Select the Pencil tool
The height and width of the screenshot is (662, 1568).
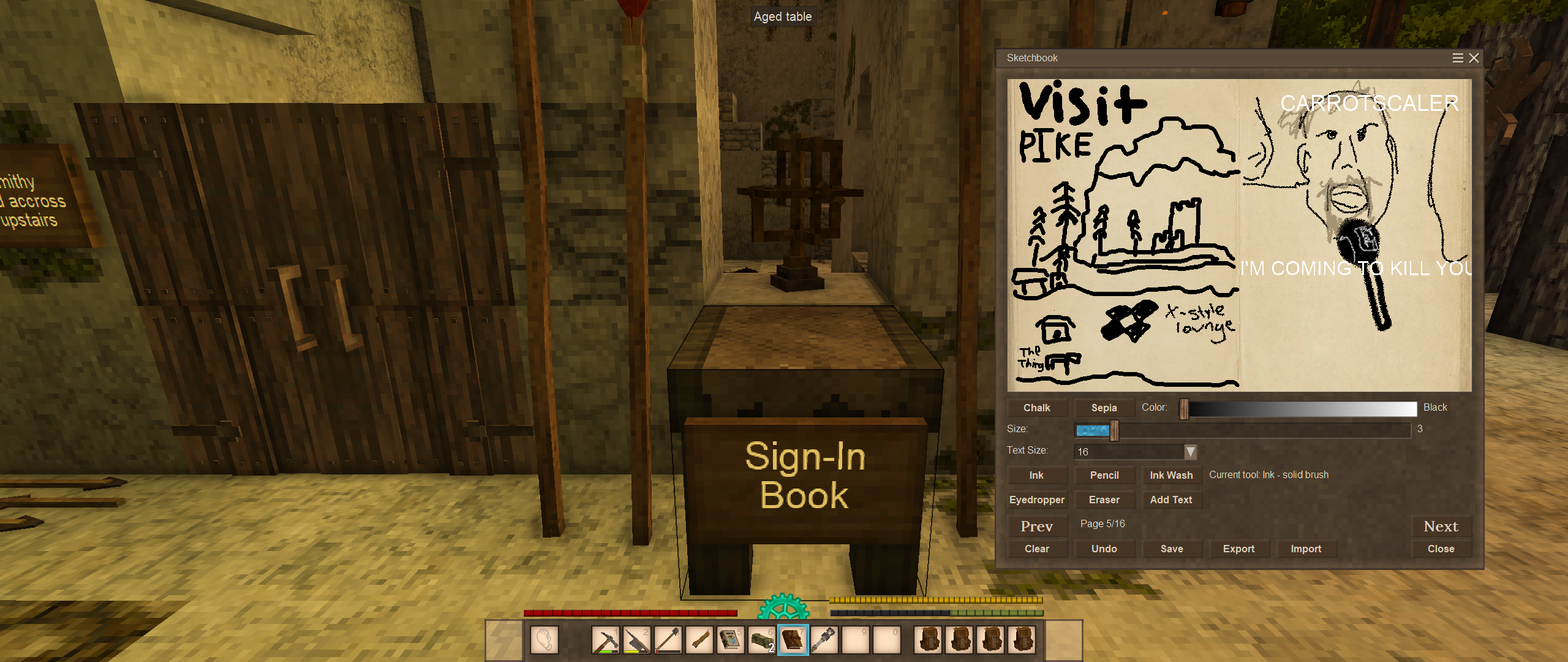point(1104,475)
